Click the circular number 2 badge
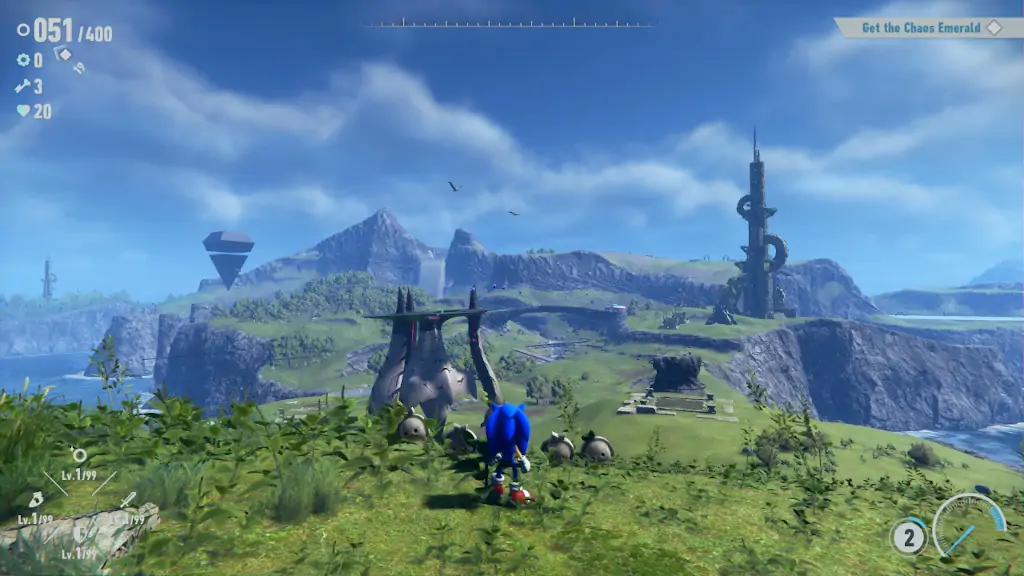1024x576 pixels. [x=908, y=538]
